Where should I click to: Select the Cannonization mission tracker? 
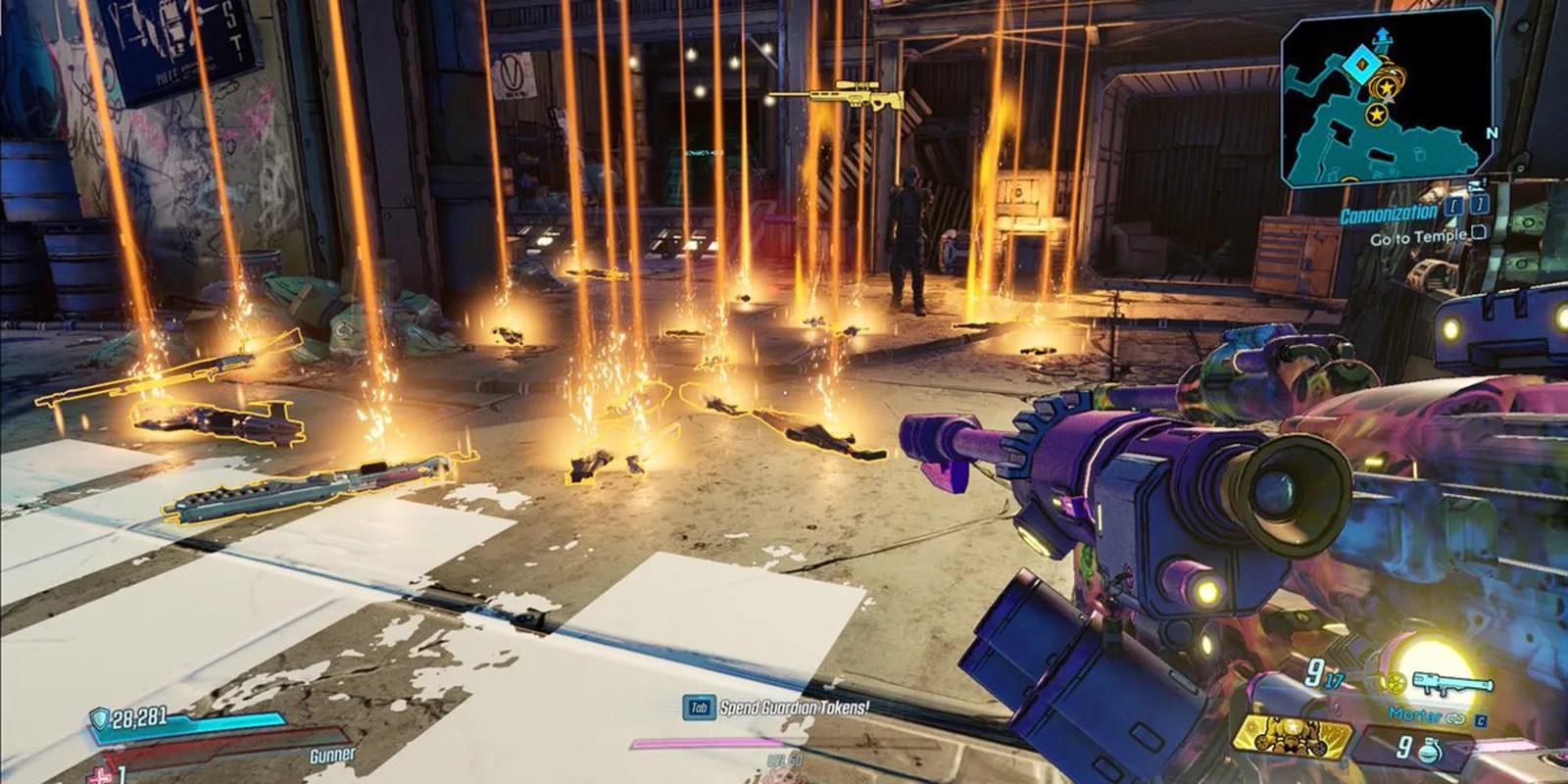1388,215
